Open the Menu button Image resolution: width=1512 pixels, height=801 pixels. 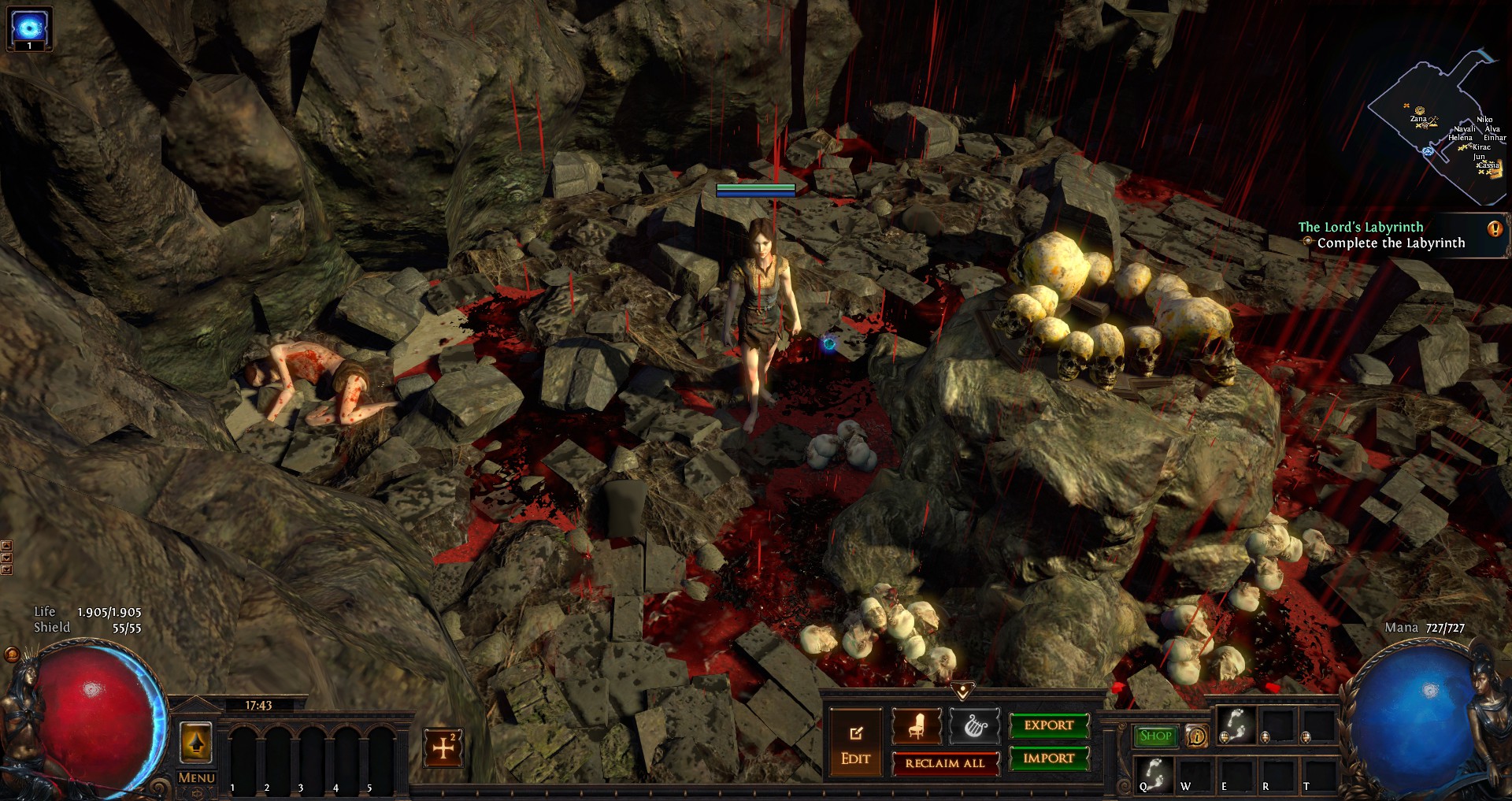coord(196,778)
